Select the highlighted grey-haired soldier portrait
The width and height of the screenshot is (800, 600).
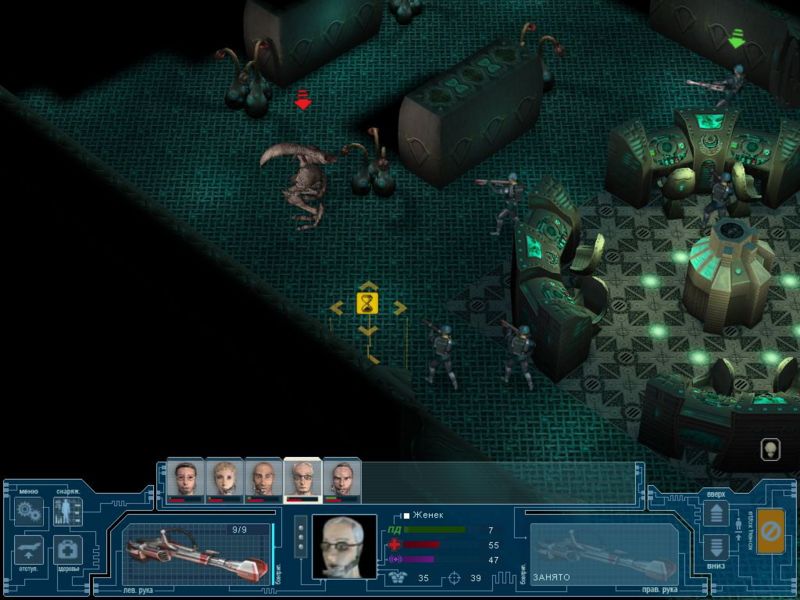point(302,479)
